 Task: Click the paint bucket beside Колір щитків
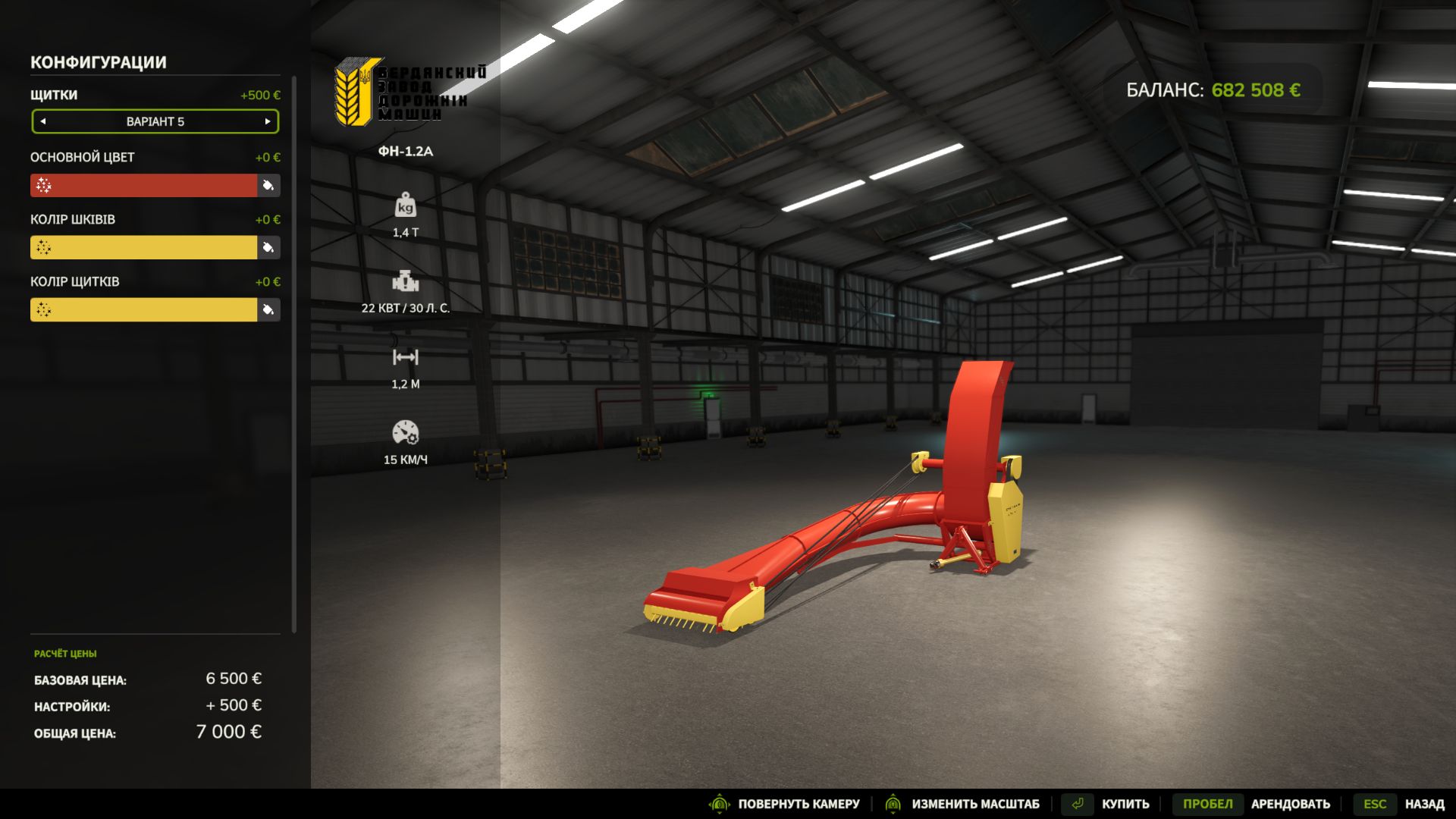(x=268, y=310)
